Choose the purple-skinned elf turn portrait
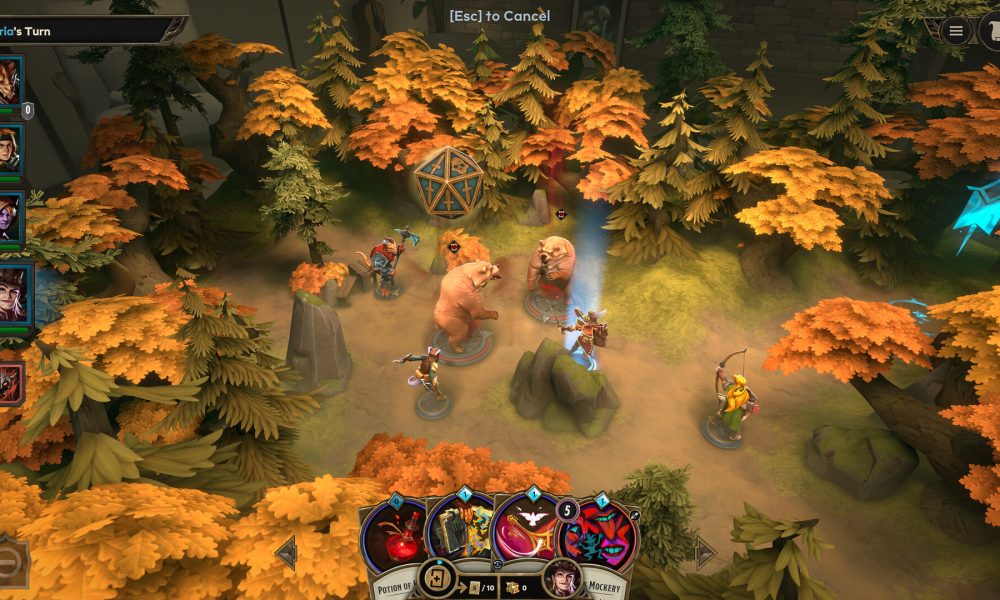Image resolution: width=1000 pixels, height=600 pixels. pos(10,217)
